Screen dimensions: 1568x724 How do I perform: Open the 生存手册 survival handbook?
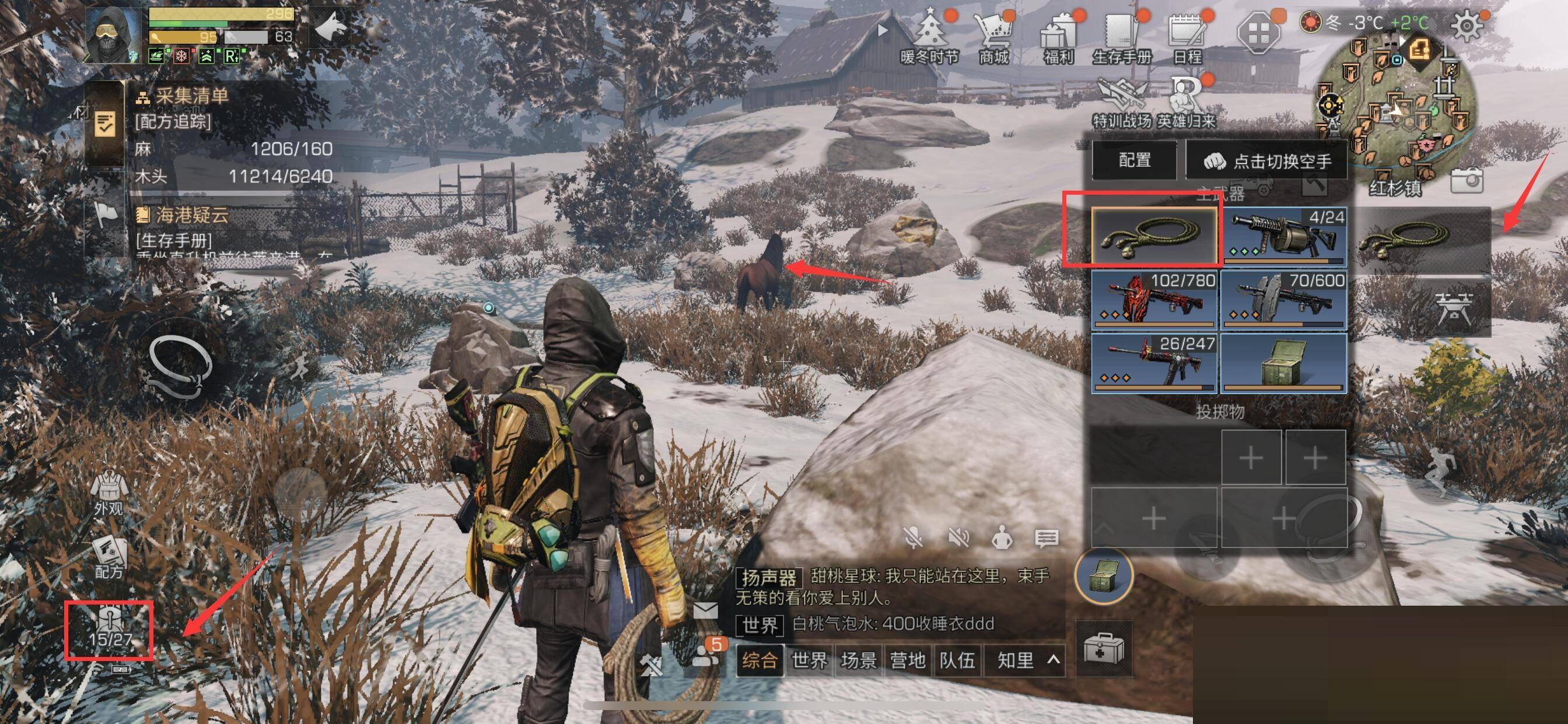[1122, 38]
